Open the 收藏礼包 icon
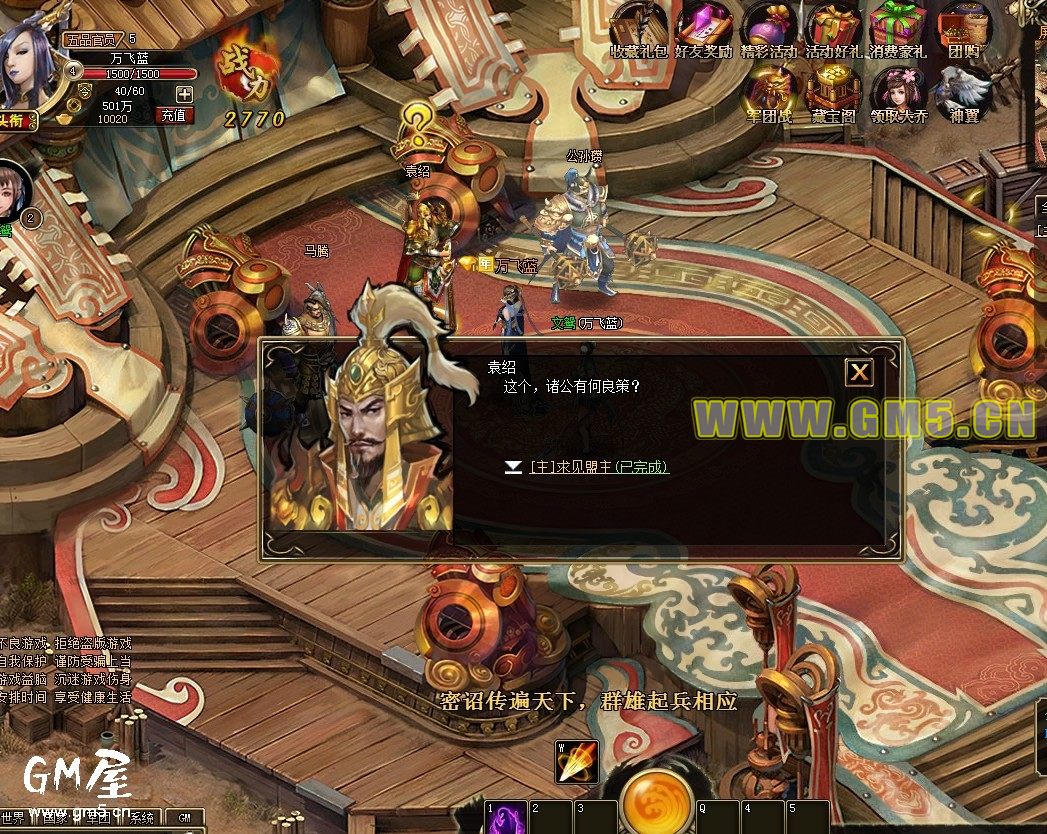Image resolution: width=1047 pixels, height=834 pixels. pyautogui.click(x=638, y=28)
